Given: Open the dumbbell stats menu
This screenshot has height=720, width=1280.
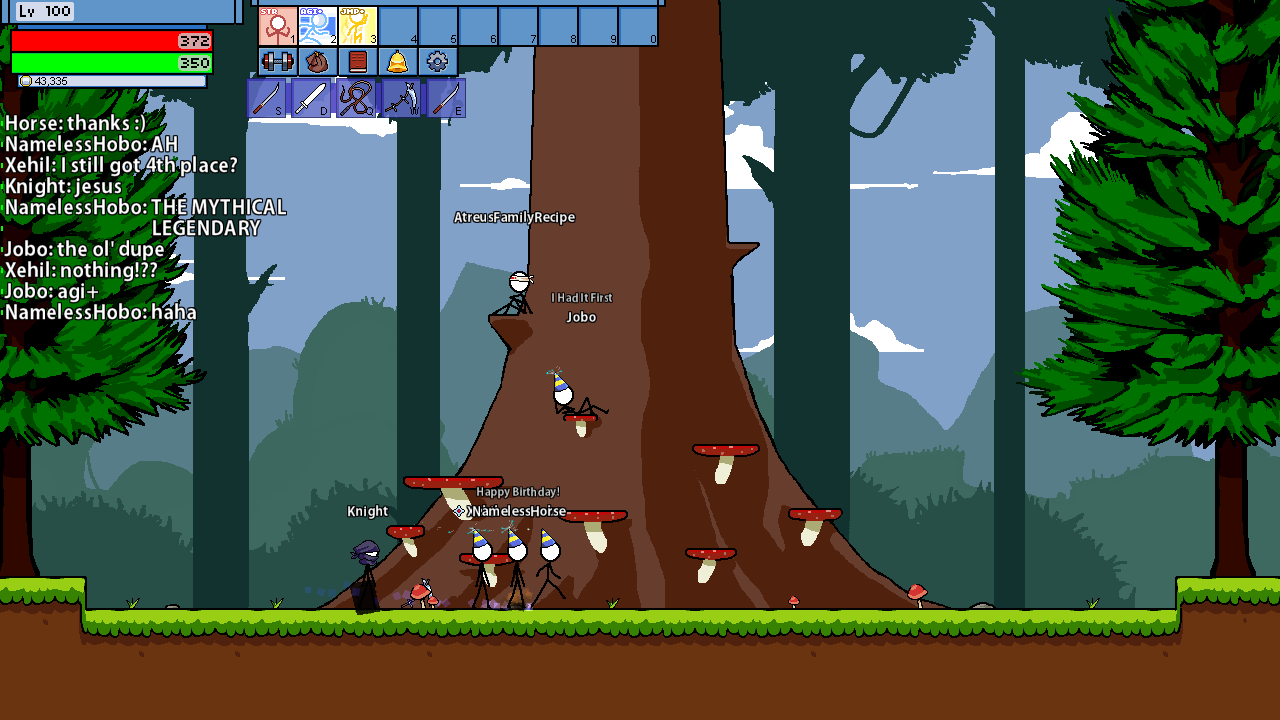Looking at the screenshot, I should point(278,62).
